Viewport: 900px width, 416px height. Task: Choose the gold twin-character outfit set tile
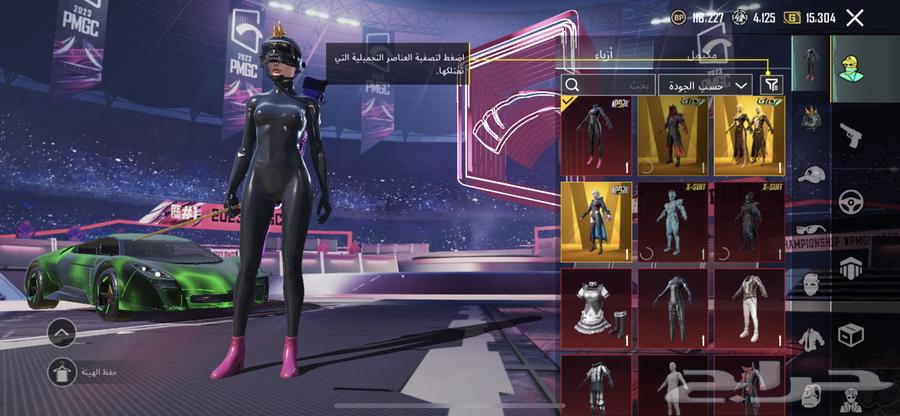[x=749, y=134]
